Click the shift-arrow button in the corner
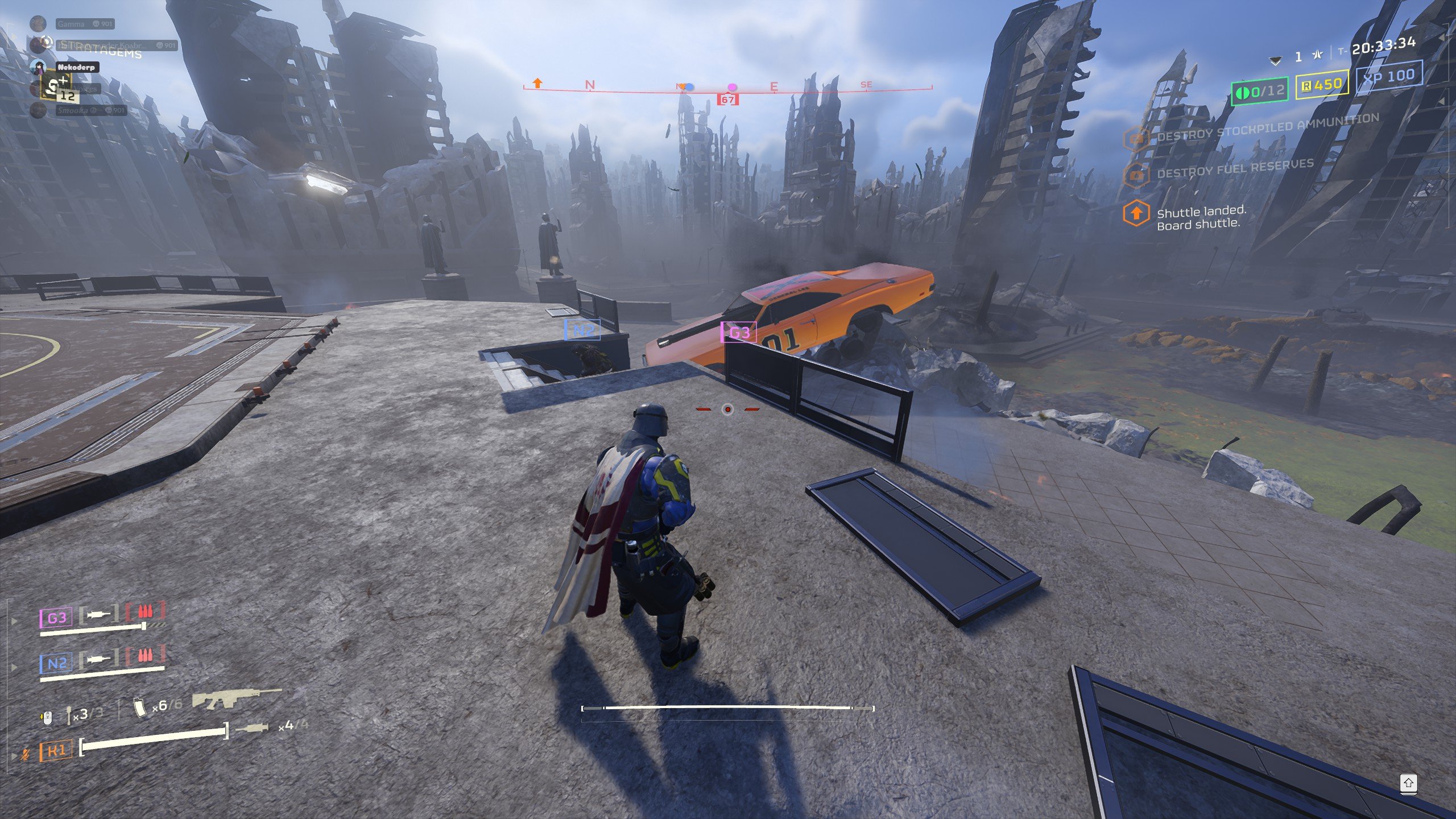Image resolution: width=1456 pixels, height=819 pixels. coord(1408,783)
